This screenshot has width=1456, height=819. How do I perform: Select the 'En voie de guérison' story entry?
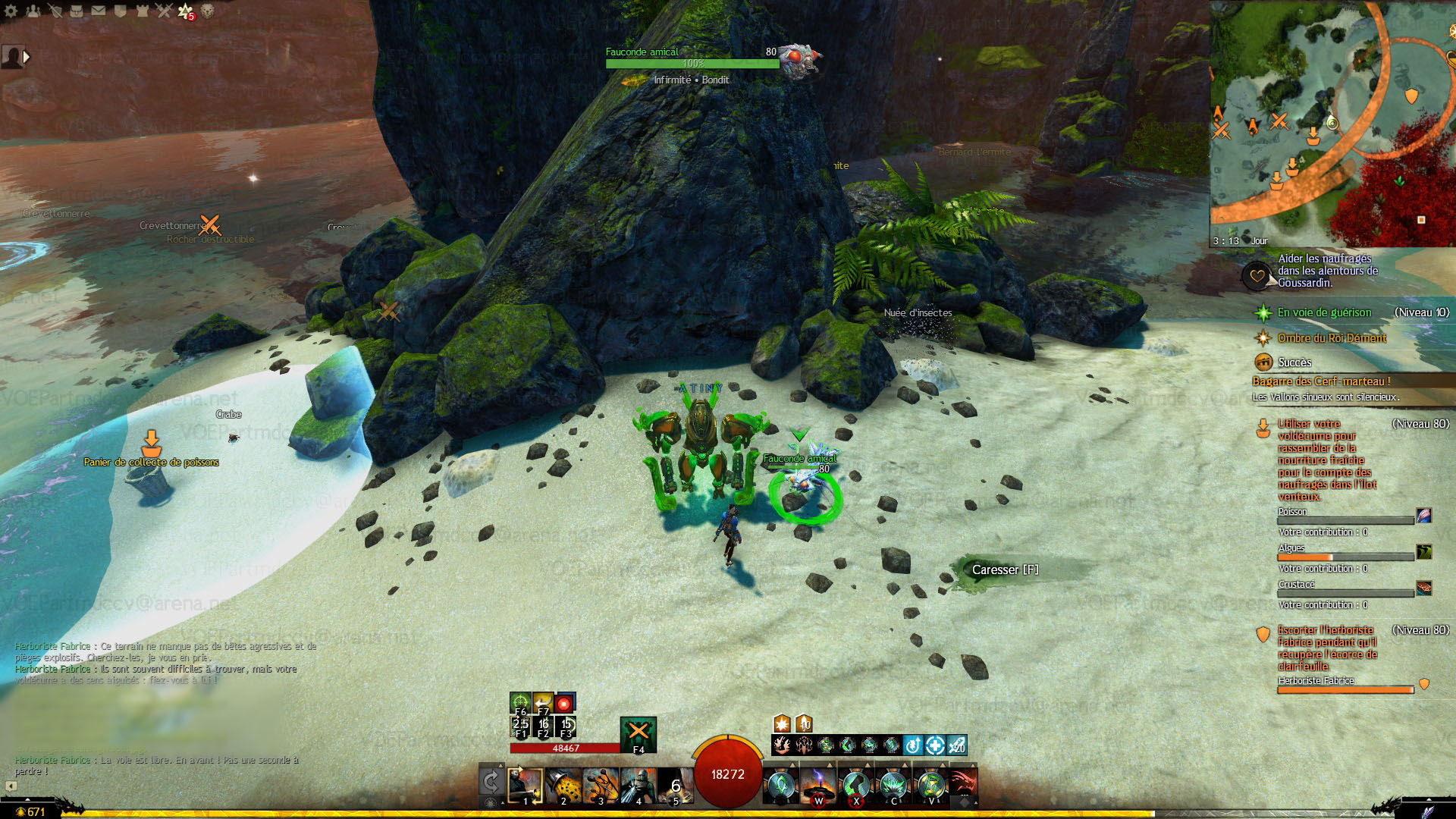[1324, 312]
